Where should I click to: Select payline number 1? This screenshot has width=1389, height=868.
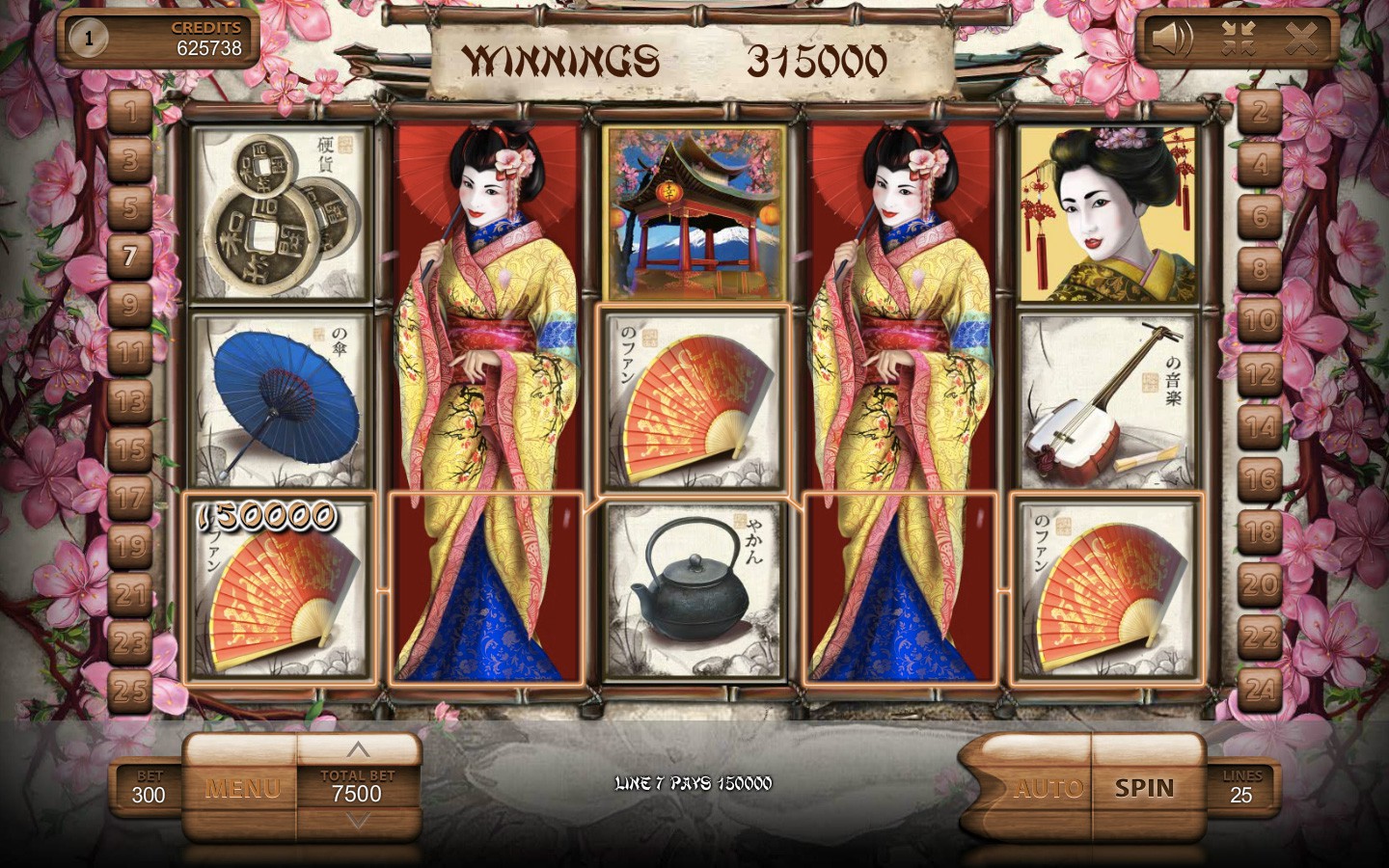click(x=130, y=110)
